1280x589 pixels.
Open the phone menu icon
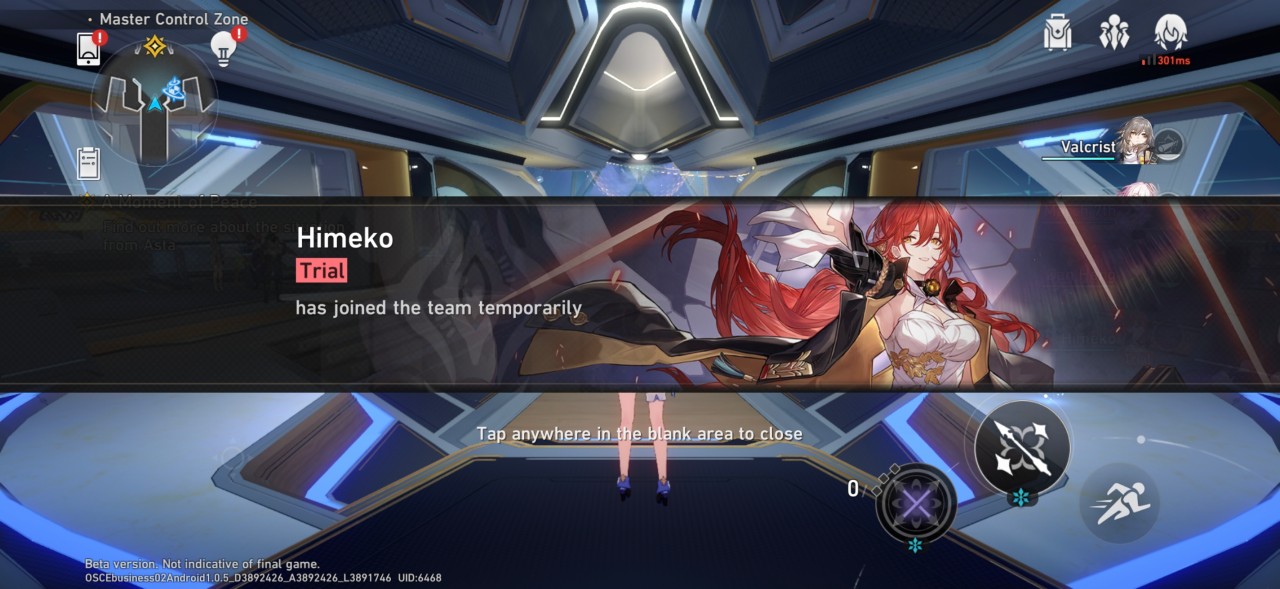pos(89,48)
